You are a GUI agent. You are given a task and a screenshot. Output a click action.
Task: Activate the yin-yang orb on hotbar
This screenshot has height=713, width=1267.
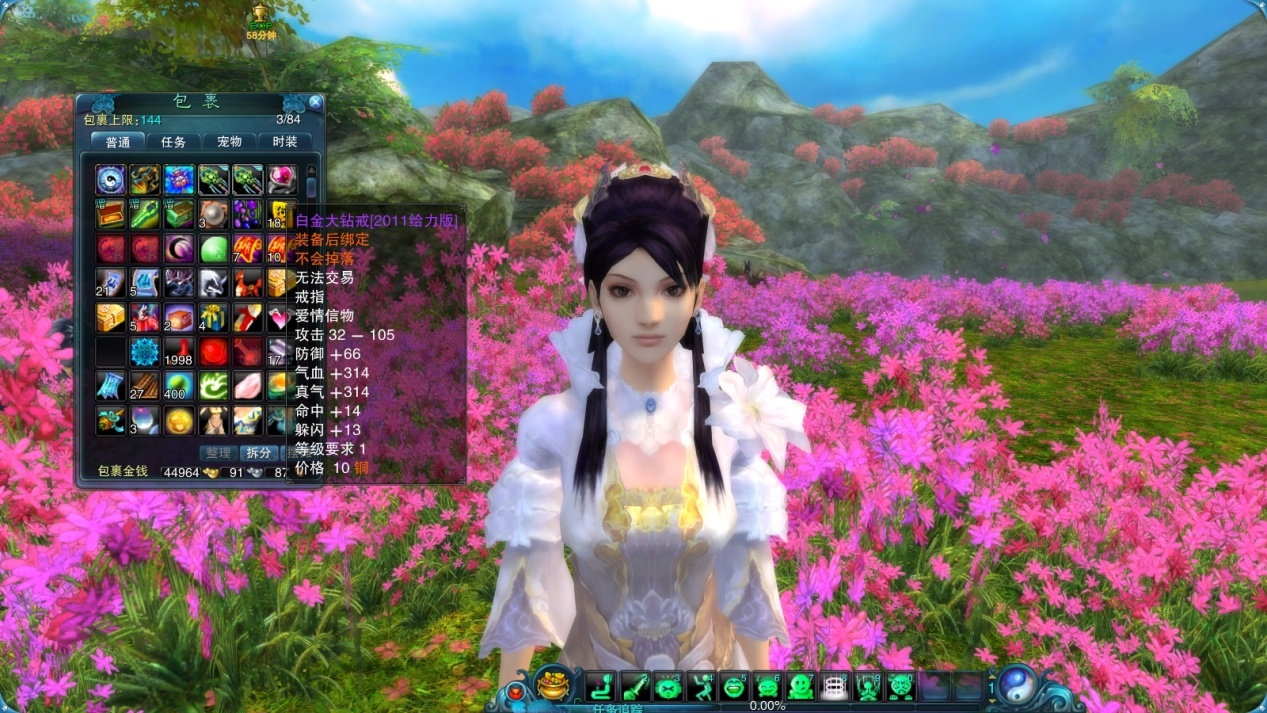[x=1019, y=686]
